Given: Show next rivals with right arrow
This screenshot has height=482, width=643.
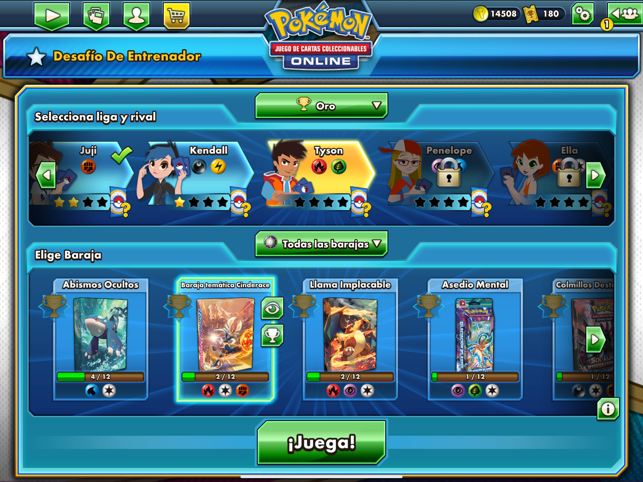Looking at the screenshot, I should coord(595,175).
